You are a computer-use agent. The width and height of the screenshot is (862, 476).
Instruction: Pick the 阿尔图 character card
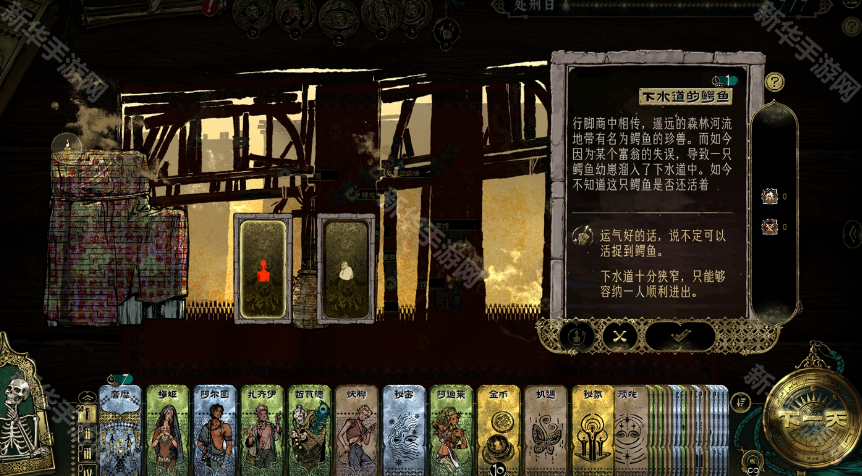215,430
